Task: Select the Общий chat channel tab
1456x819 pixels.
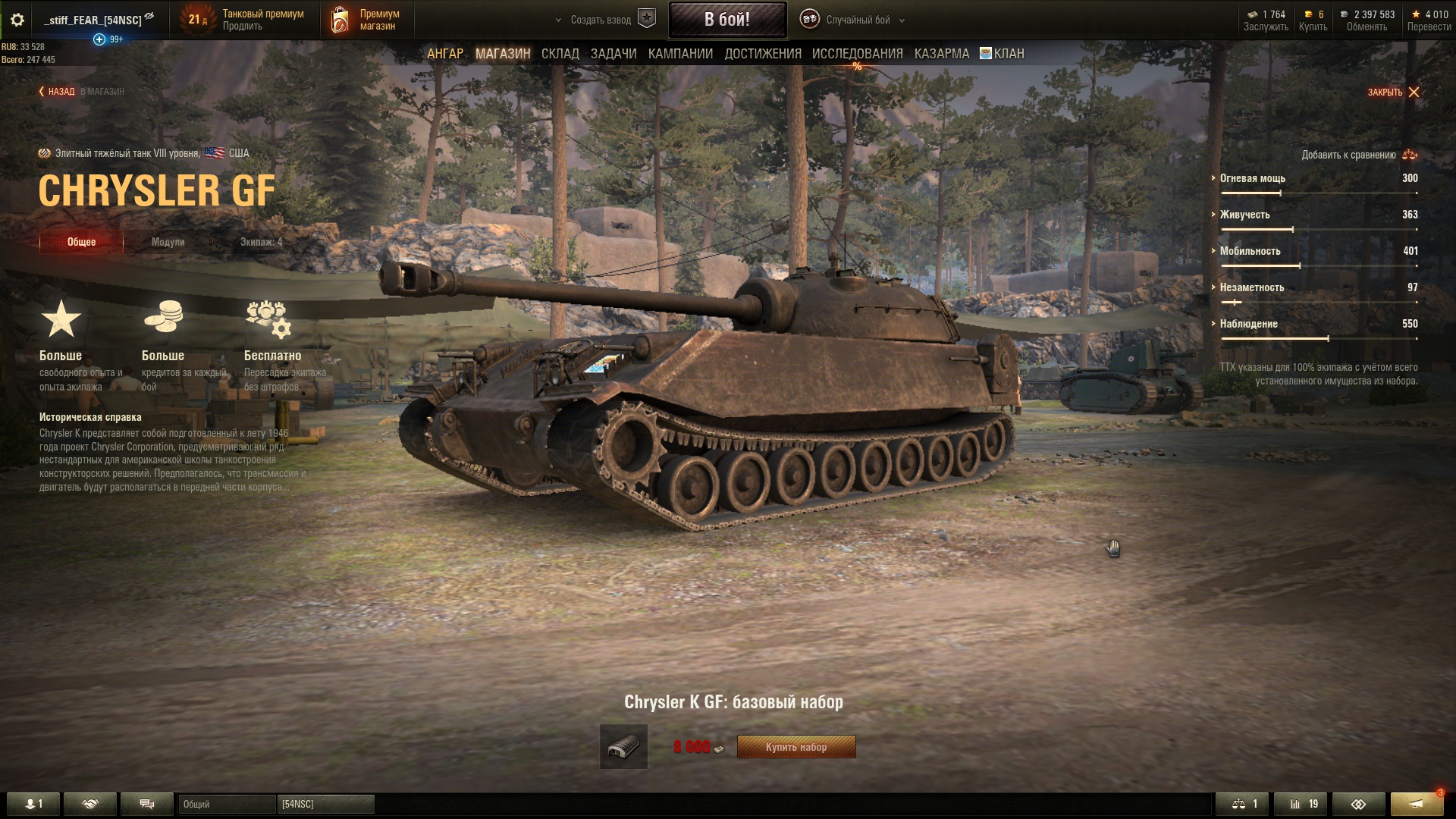Action: pyautogui.click(x=226, y=804)
